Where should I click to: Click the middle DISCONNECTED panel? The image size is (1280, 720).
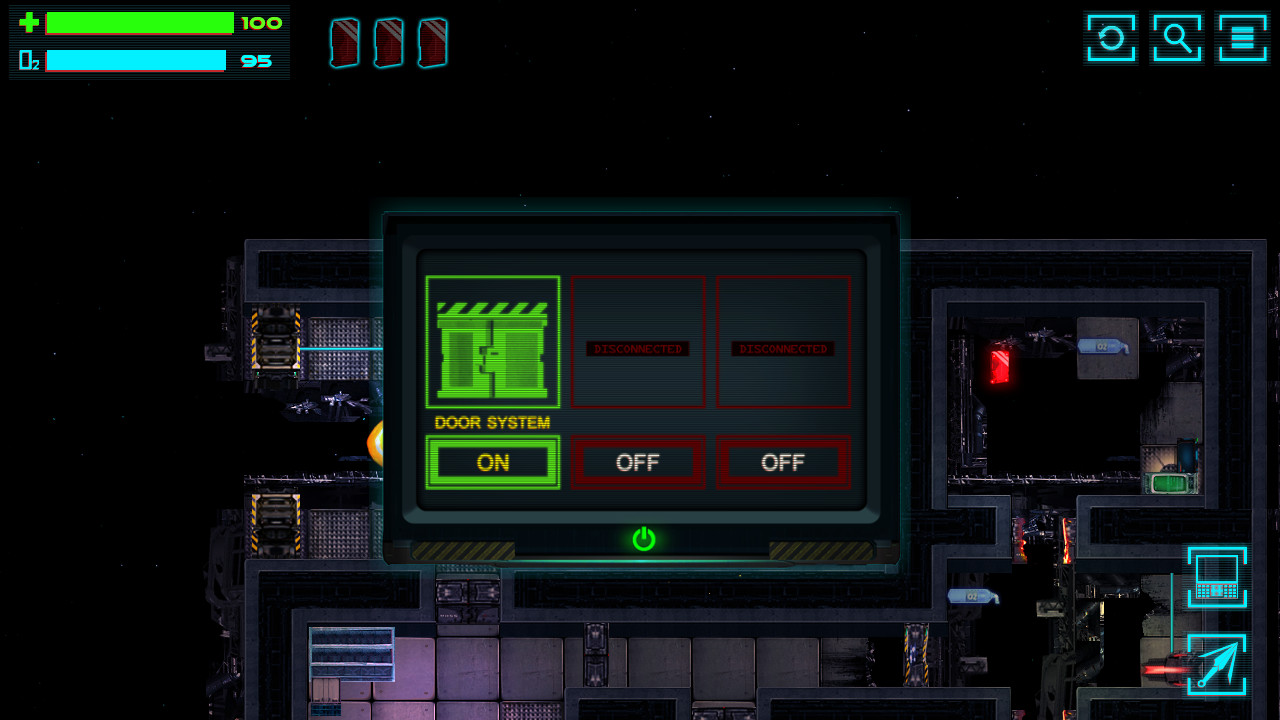click(x=638, y=342)
